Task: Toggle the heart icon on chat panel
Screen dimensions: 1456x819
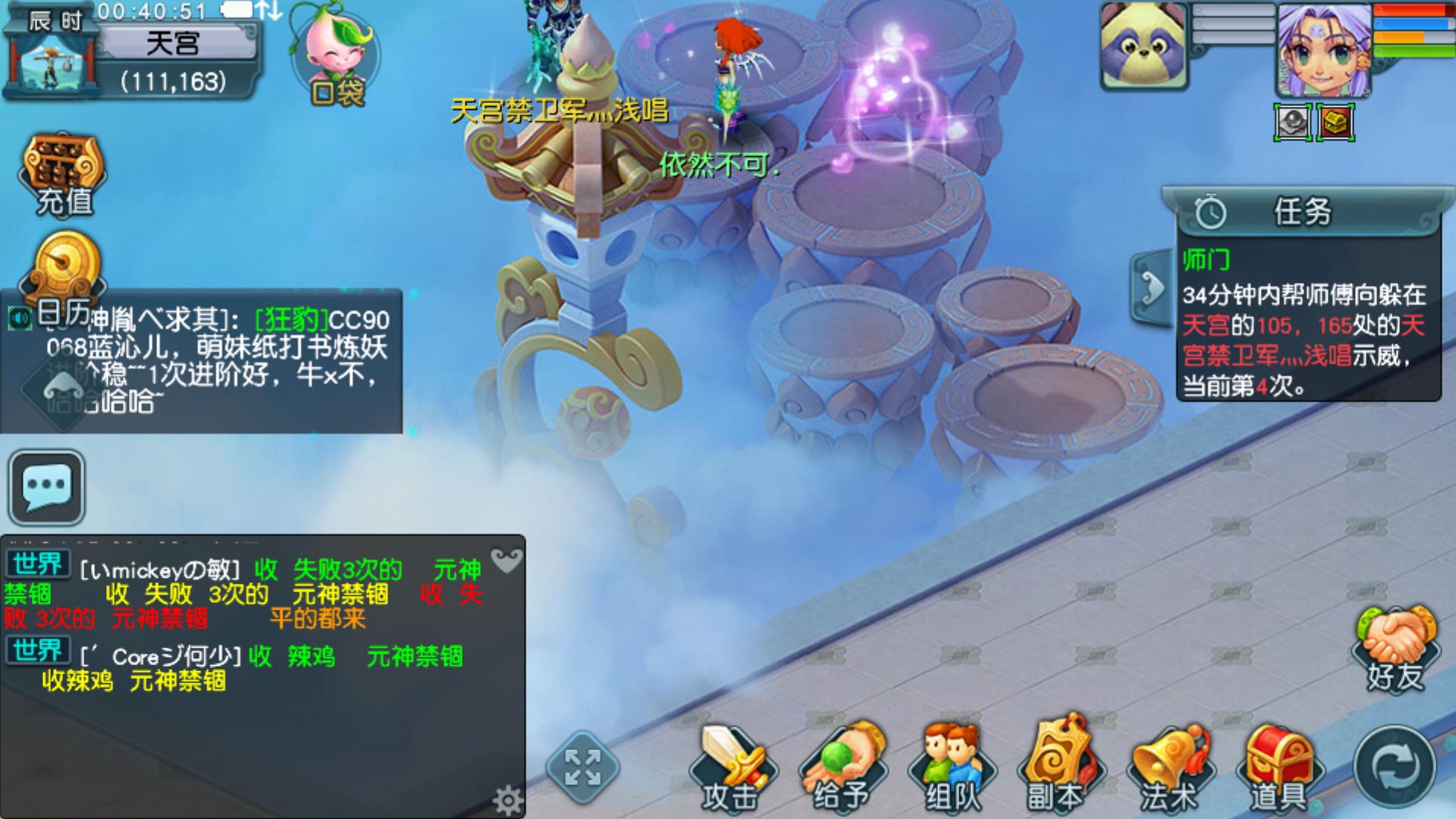Action: point(507,560)
